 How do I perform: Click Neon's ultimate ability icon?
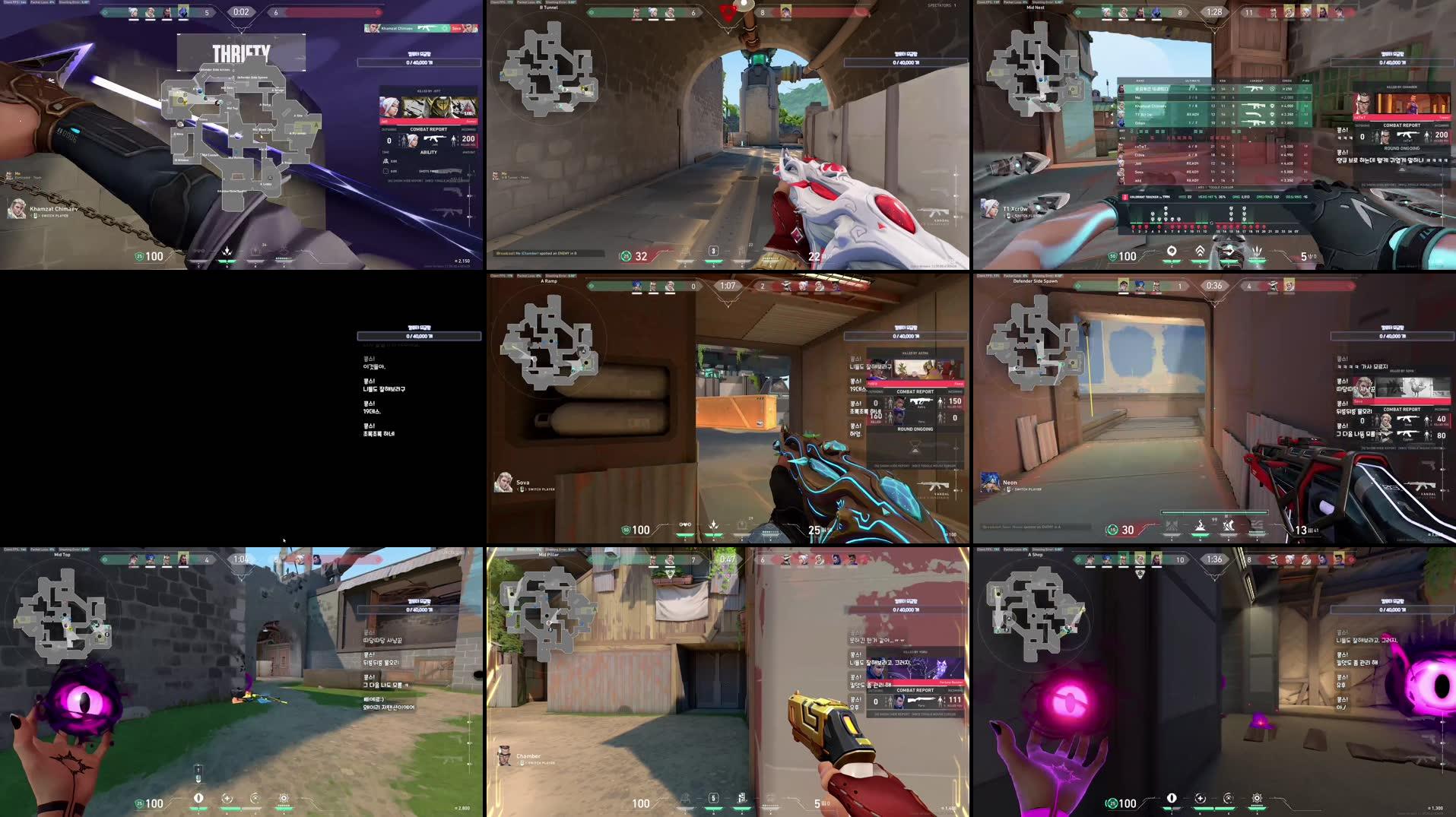1257,524
